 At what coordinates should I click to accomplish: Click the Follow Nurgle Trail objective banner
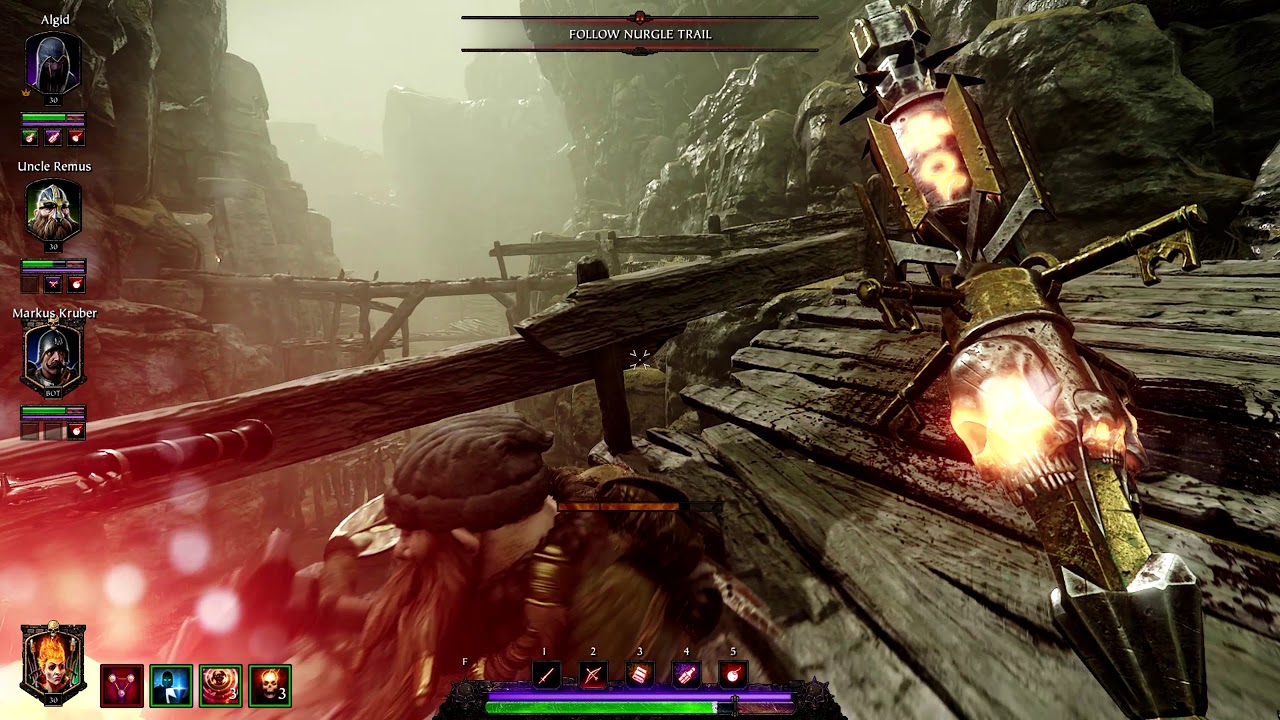pyautogui.click(x=640, y=34)
